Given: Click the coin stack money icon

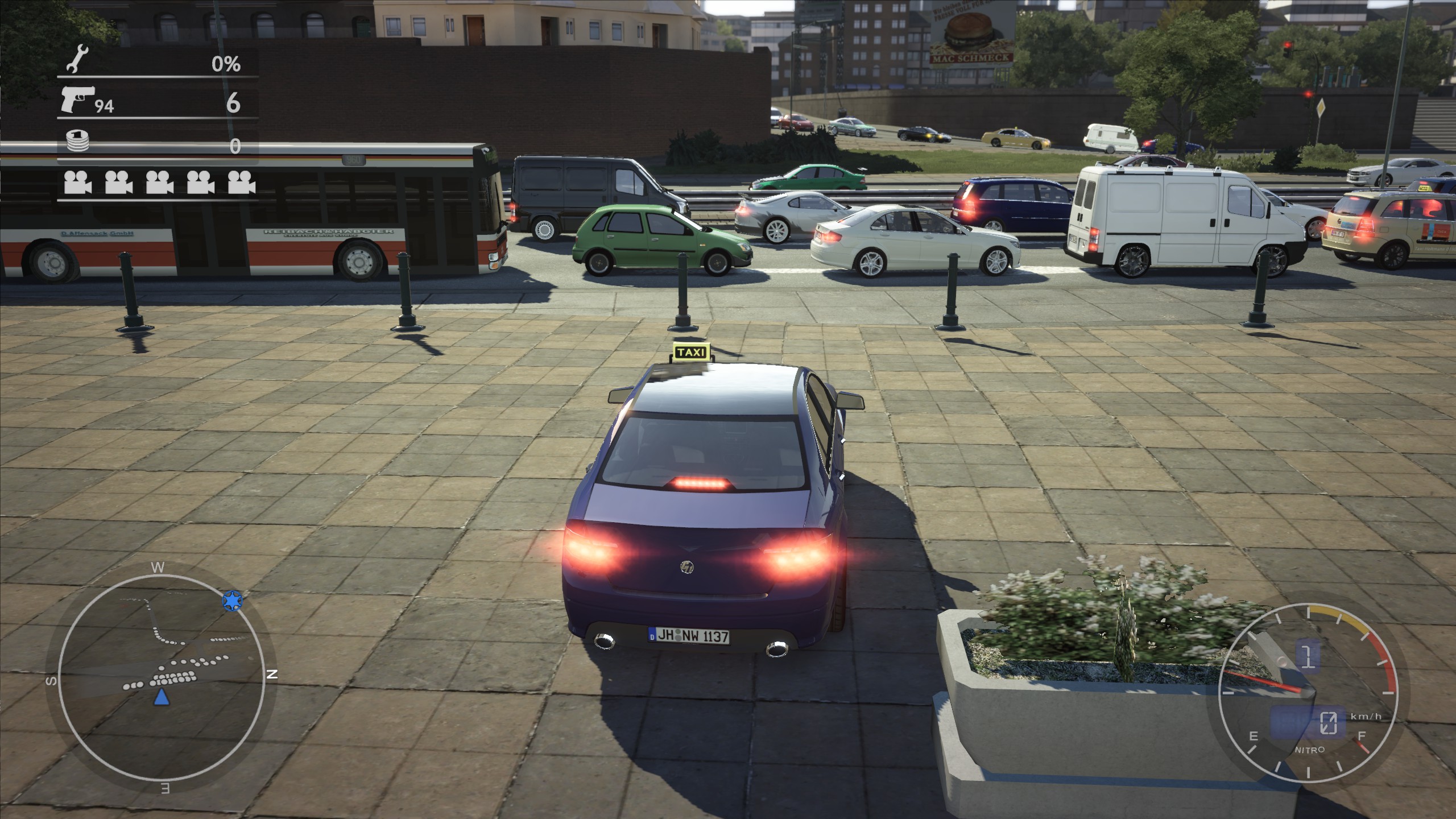Looking at the screenshot, I should tap(77, 140).
